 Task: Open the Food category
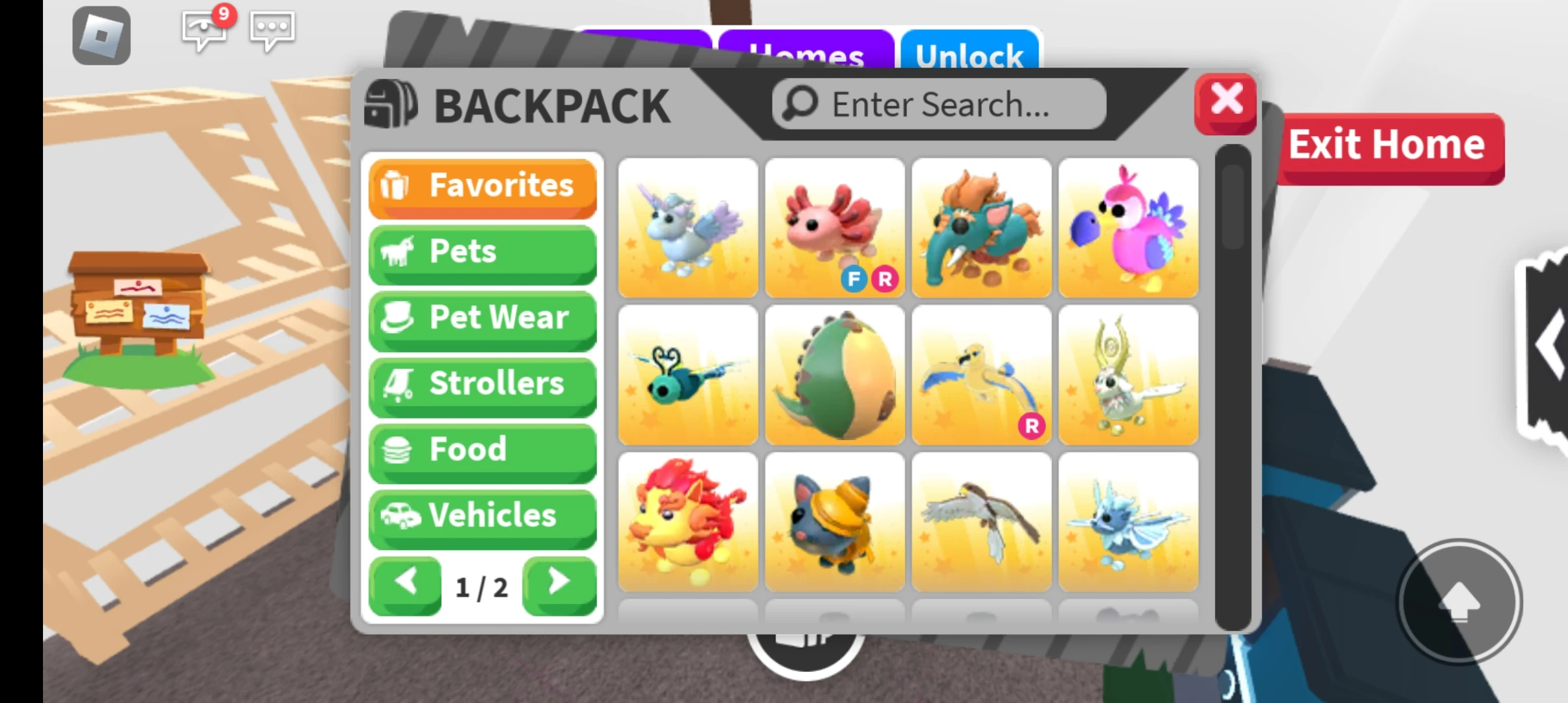(482, 449)
